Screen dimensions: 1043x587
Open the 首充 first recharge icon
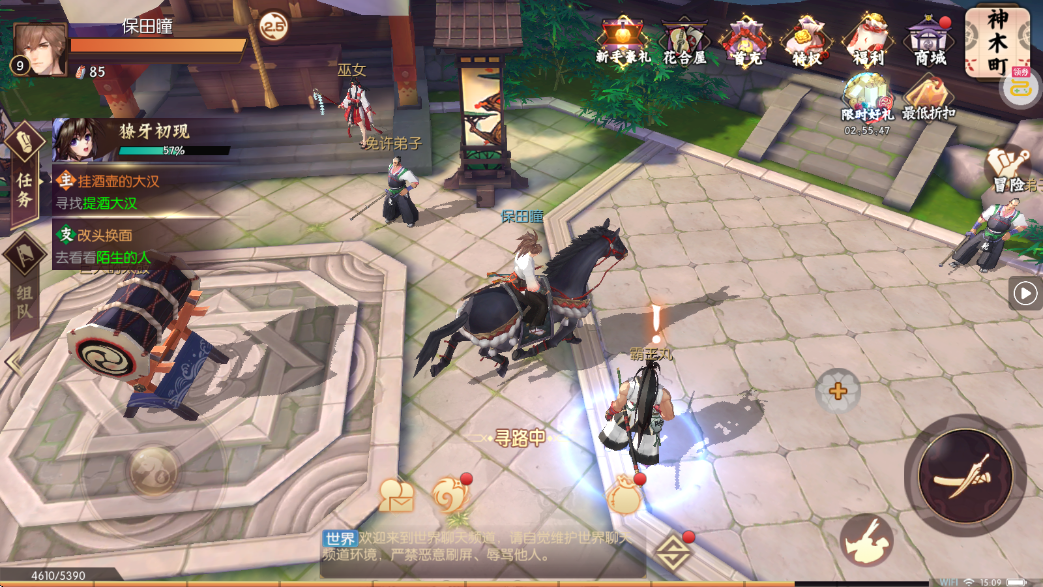point(743,39)
